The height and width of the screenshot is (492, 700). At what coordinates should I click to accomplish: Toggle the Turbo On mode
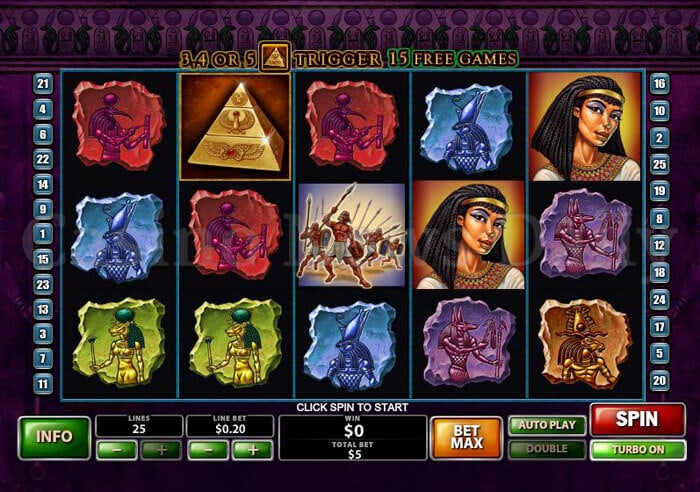[x=637, y=449]
